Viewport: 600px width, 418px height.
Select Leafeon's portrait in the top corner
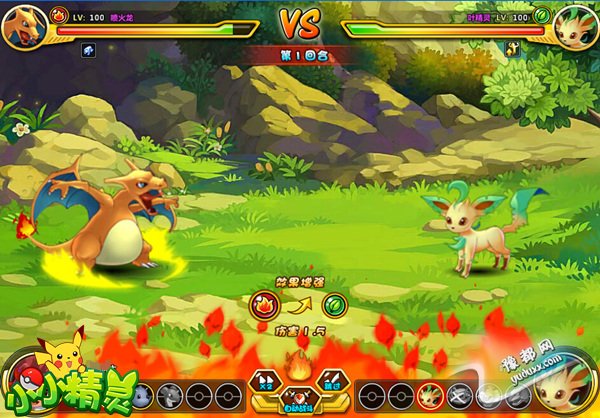point(574,24)
